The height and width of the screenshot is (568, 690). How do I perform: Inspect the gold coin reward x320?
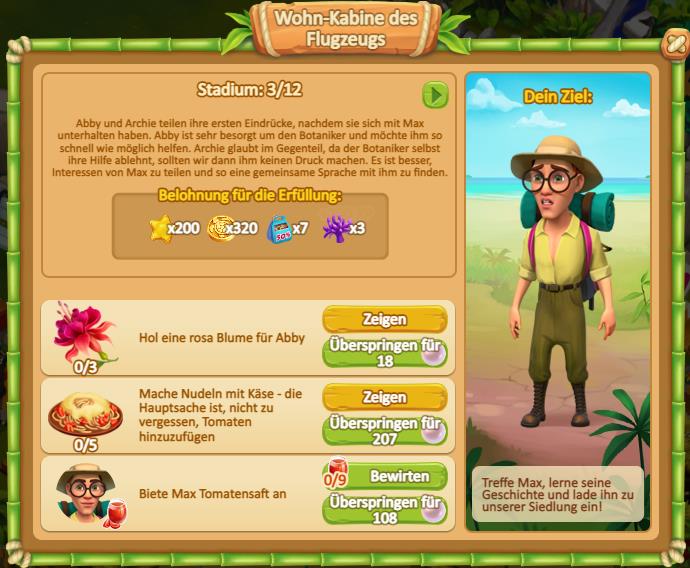click(219, 228)
